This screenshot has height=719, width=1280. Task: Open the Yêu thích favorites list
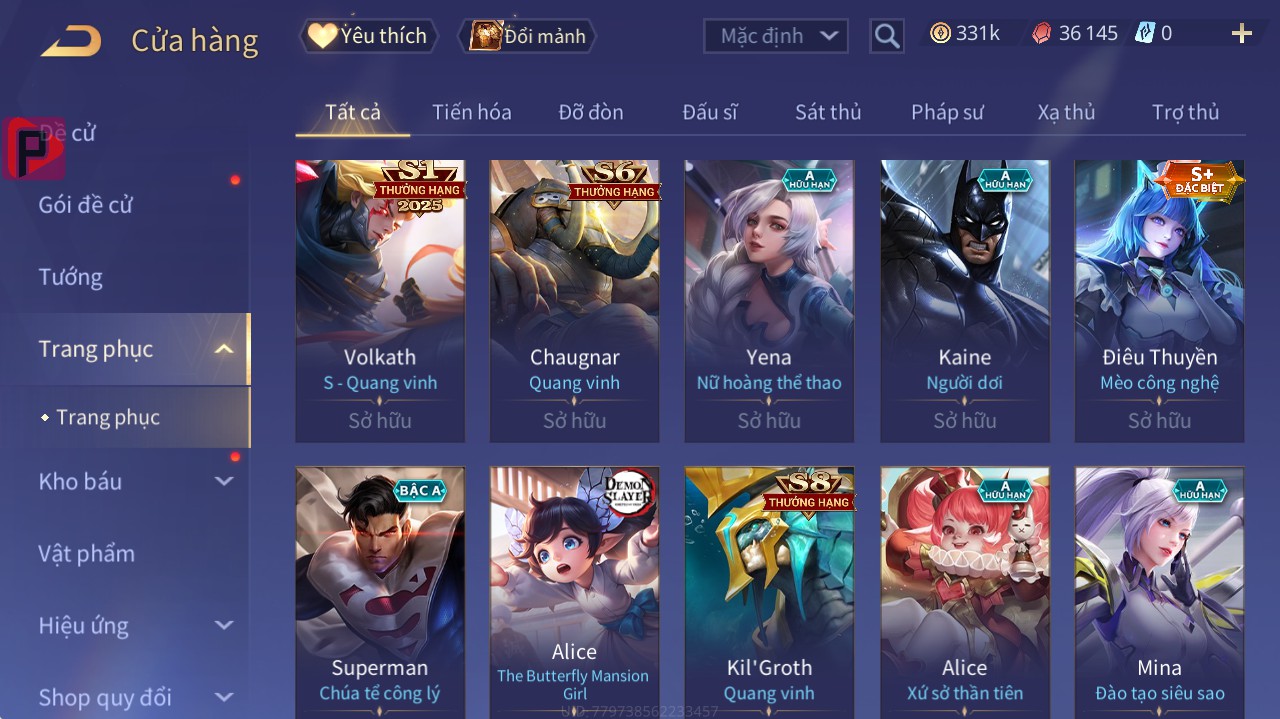pos(368,36)
